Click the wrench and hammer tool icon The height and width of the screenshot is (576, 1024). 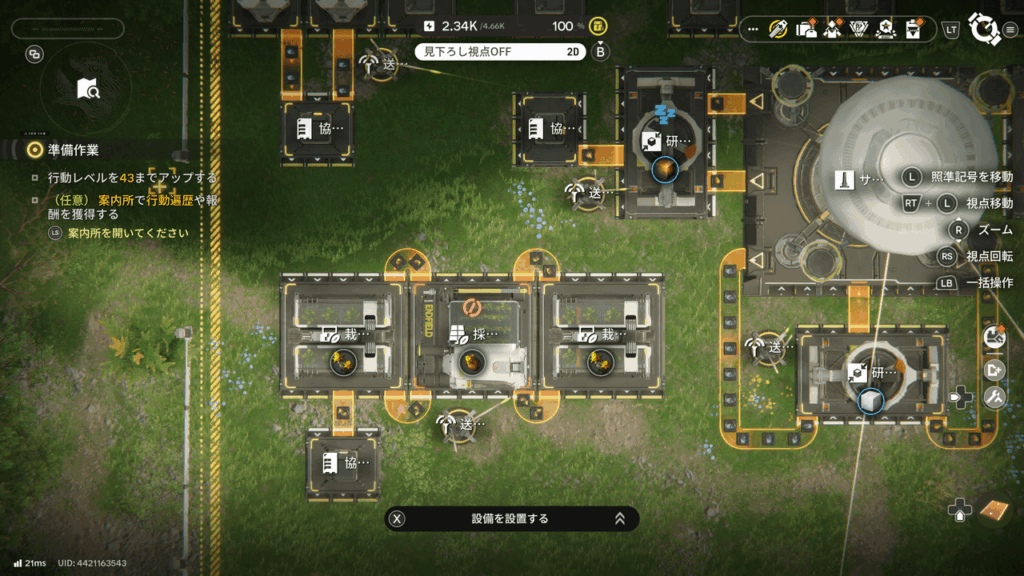tap(994, 397)
